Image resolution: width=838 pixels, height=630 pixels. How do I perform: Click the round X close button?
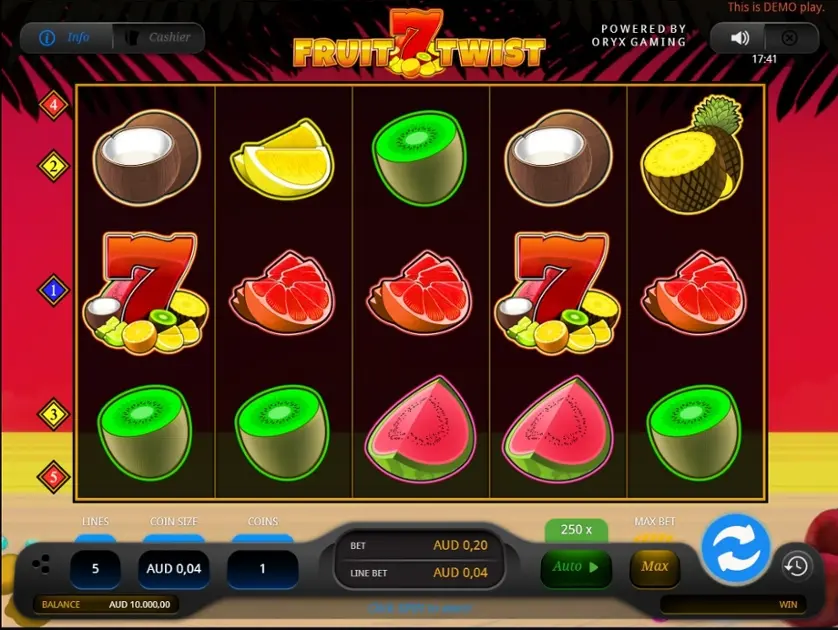click(789, 38)
